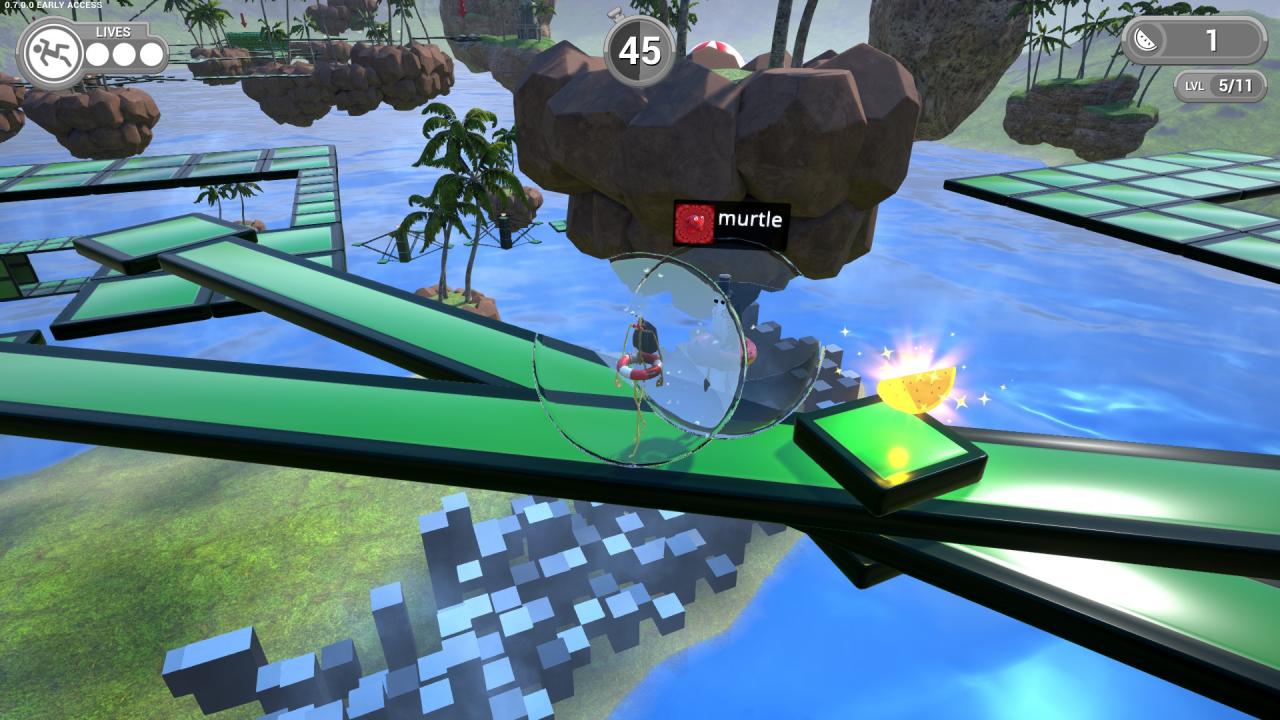
Task: Select the murtle player name tag
Action: coord(731,221)
